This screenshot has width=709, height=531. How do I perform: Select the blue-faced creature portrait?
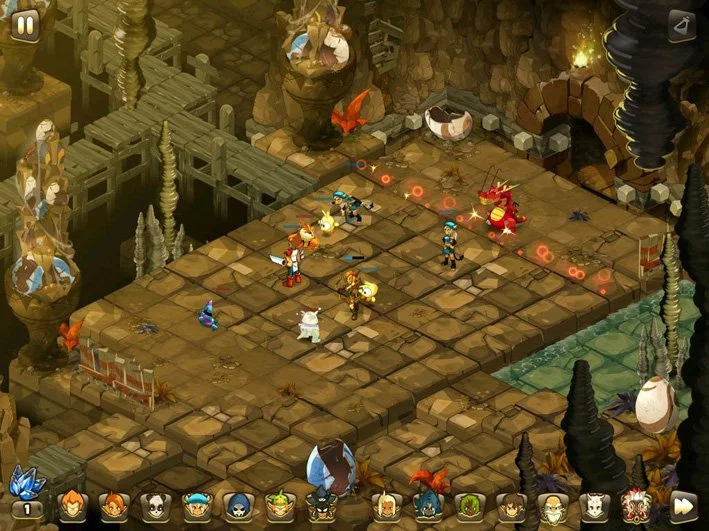427,505
